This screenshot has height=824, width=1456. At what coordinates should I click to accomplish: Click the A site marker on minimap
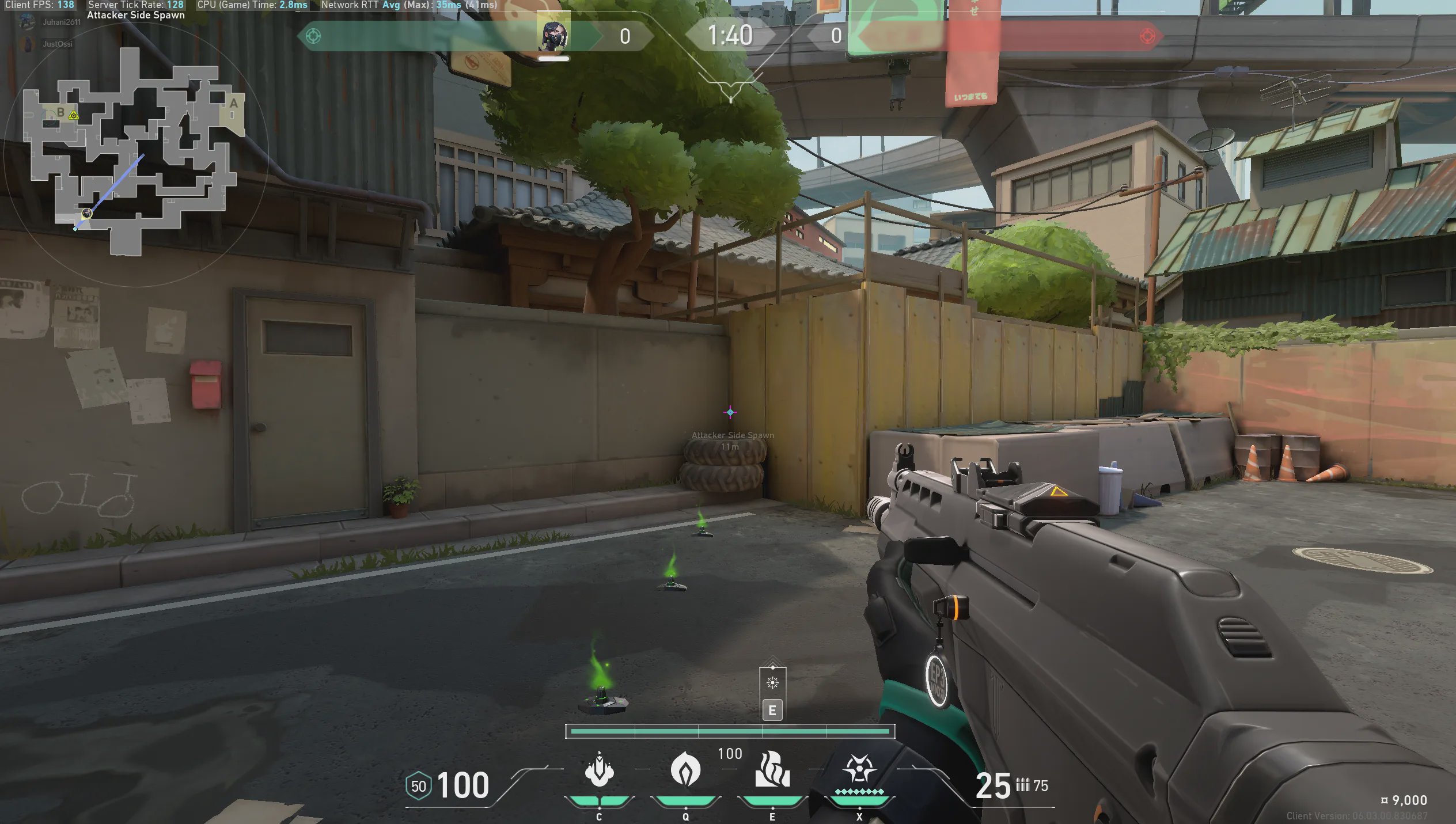[x=233, y=104]
